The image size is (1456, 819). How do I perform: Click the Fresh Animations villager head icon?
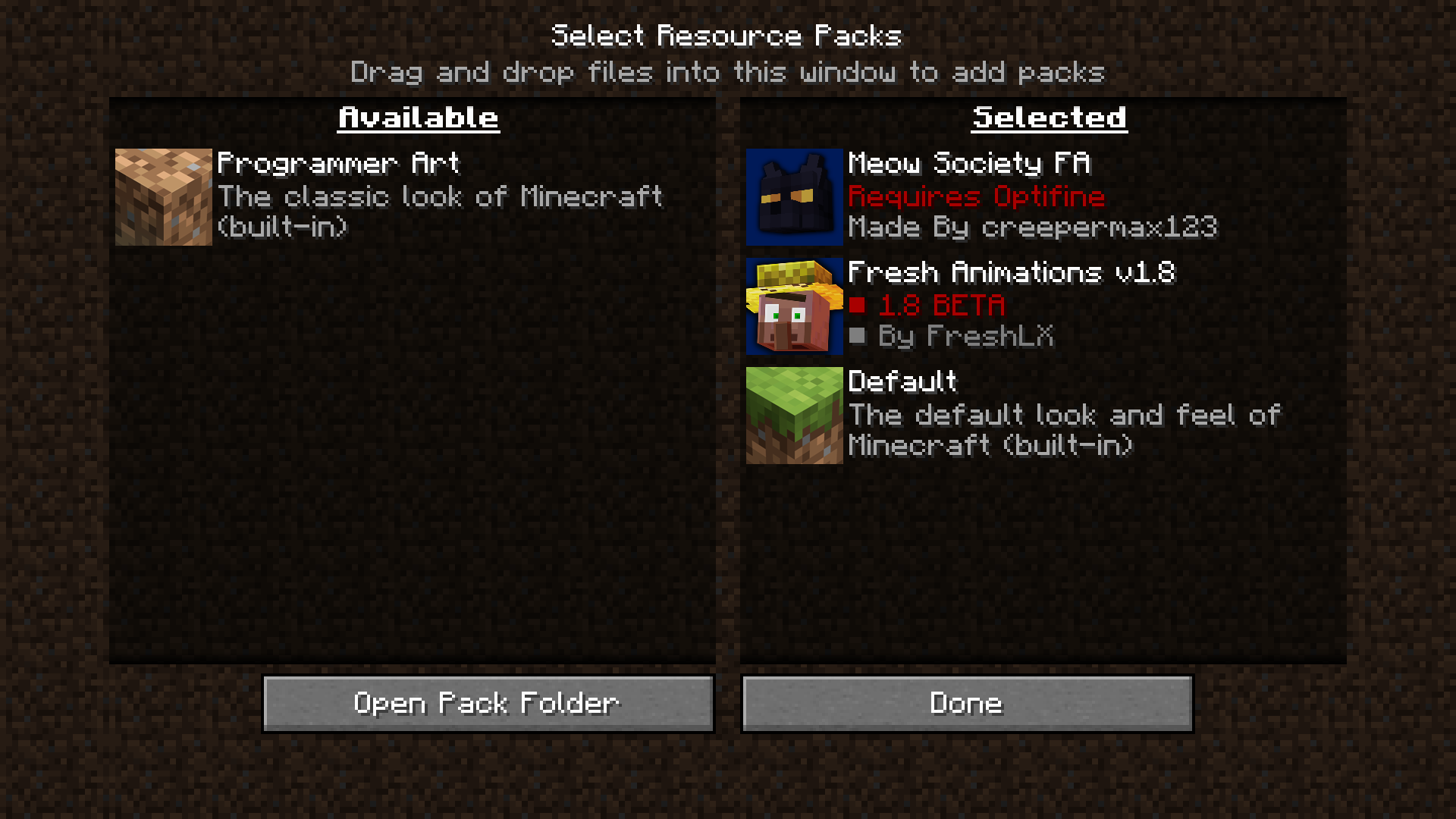[x=793, y=306]
